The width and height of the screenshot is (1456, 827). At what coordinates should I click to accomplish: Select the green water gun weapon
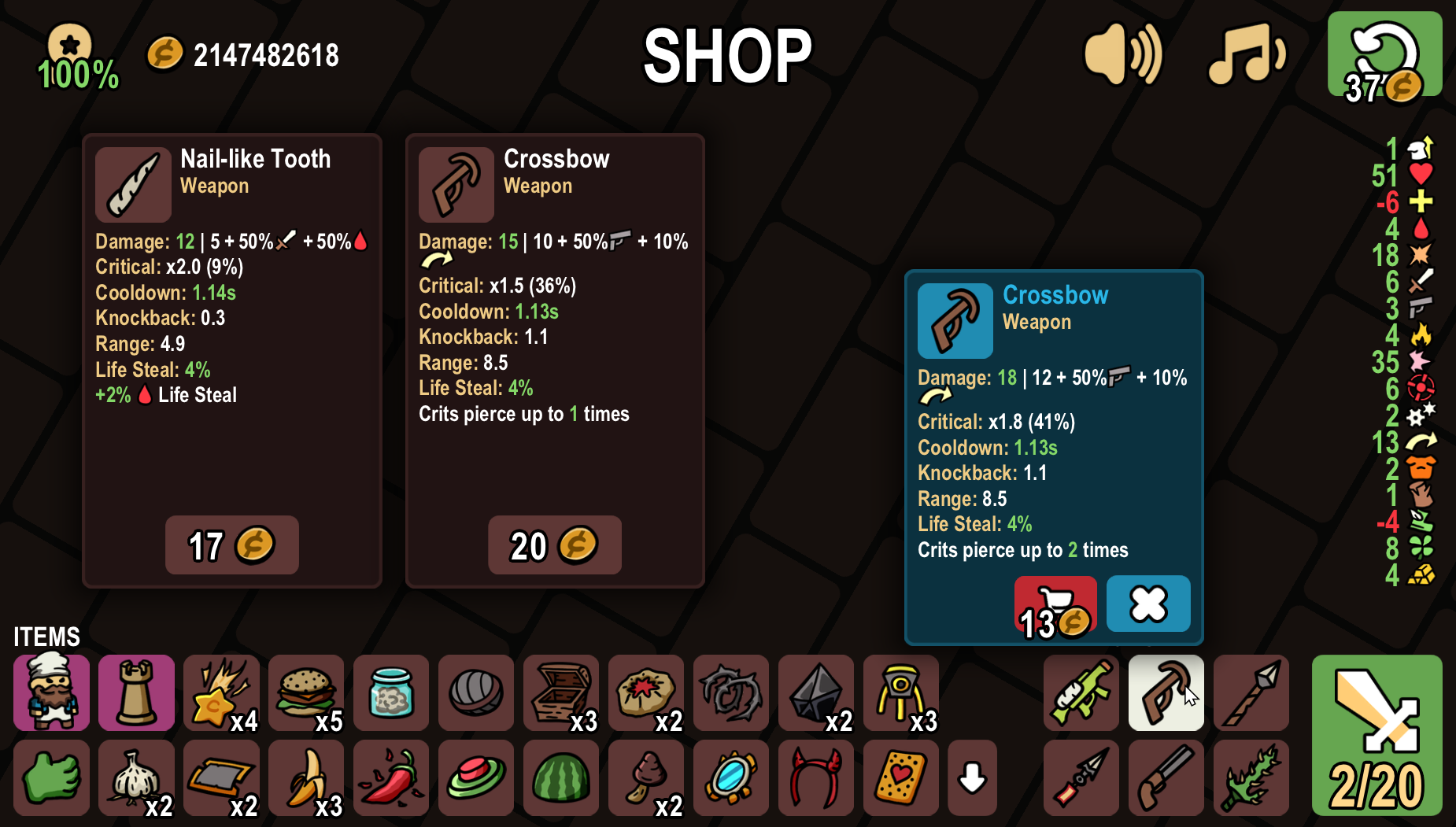click(1081, 692)
